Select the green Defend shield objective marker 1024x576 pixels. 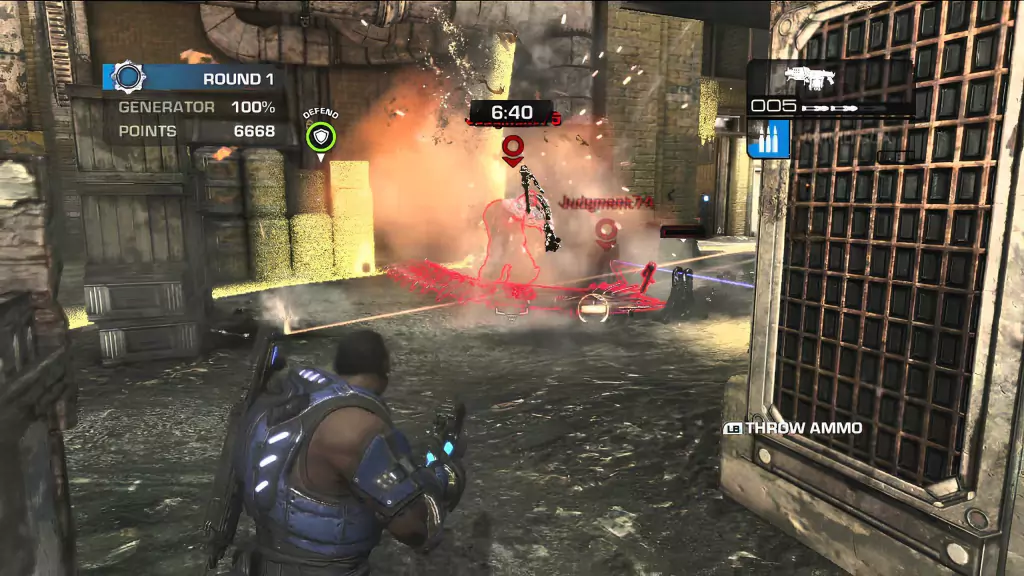point(321,137)
